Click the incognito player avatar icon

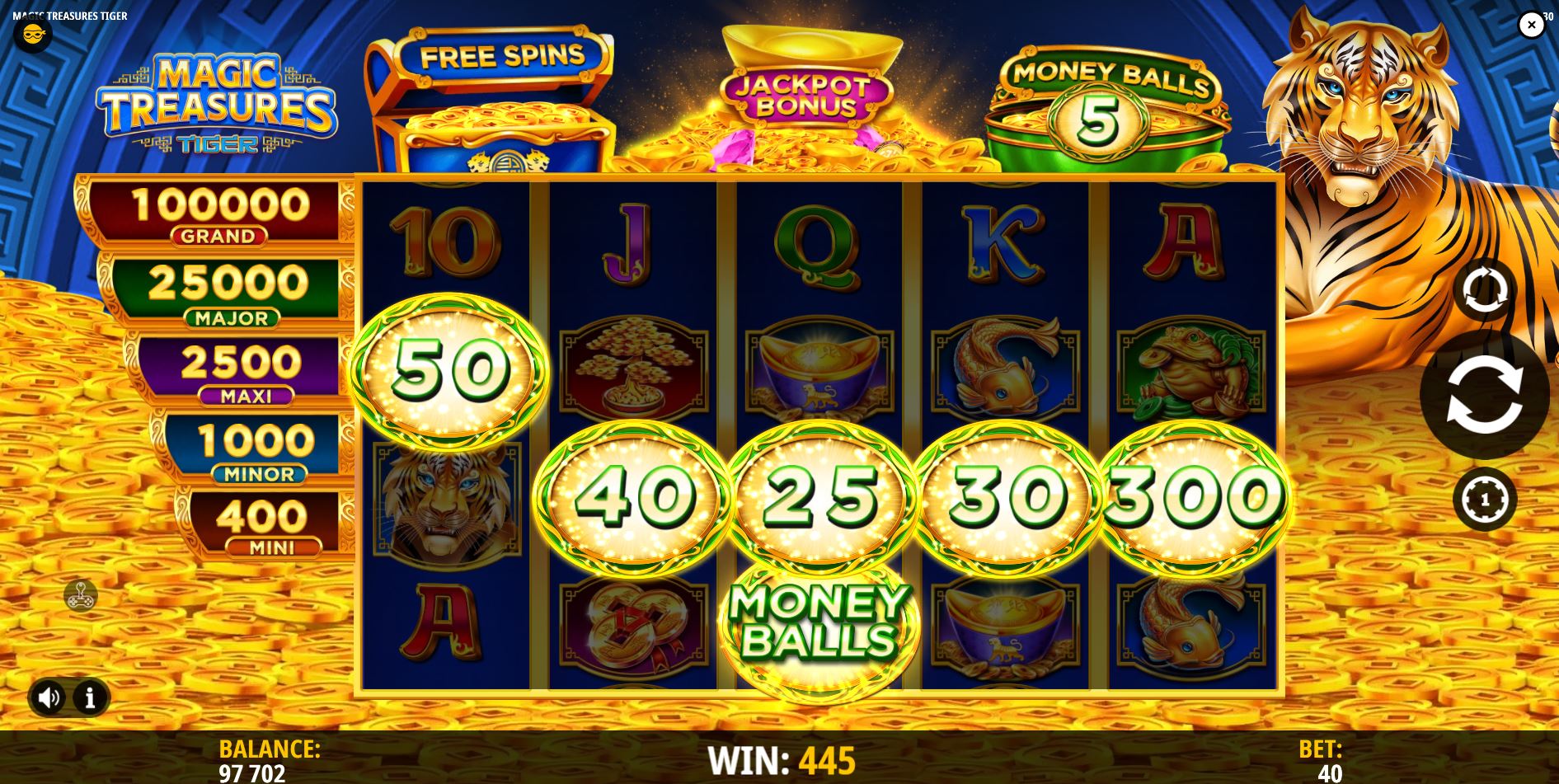tap(33, 36)
